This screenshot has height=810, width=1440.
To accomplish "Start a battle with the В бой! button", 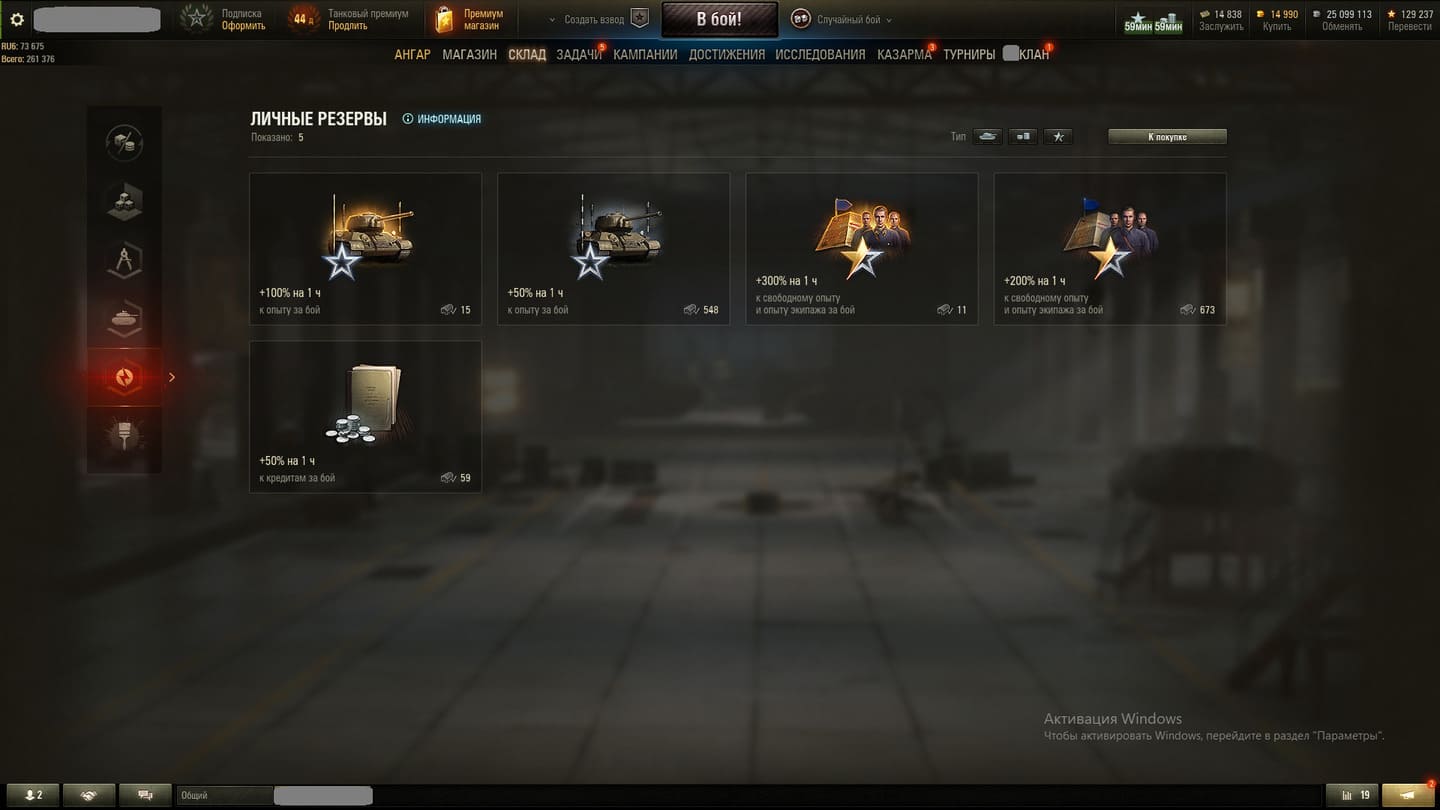I will point(719,19).
